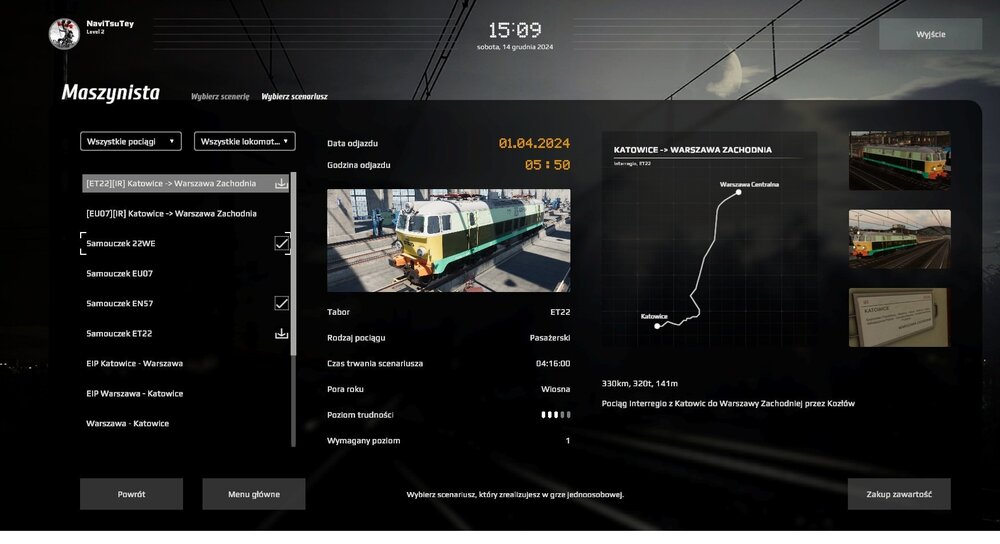Select the EIP Katowice - Warszawa scenario
The height and width of the screenshot is (544, 1000).
coord(135,363)
